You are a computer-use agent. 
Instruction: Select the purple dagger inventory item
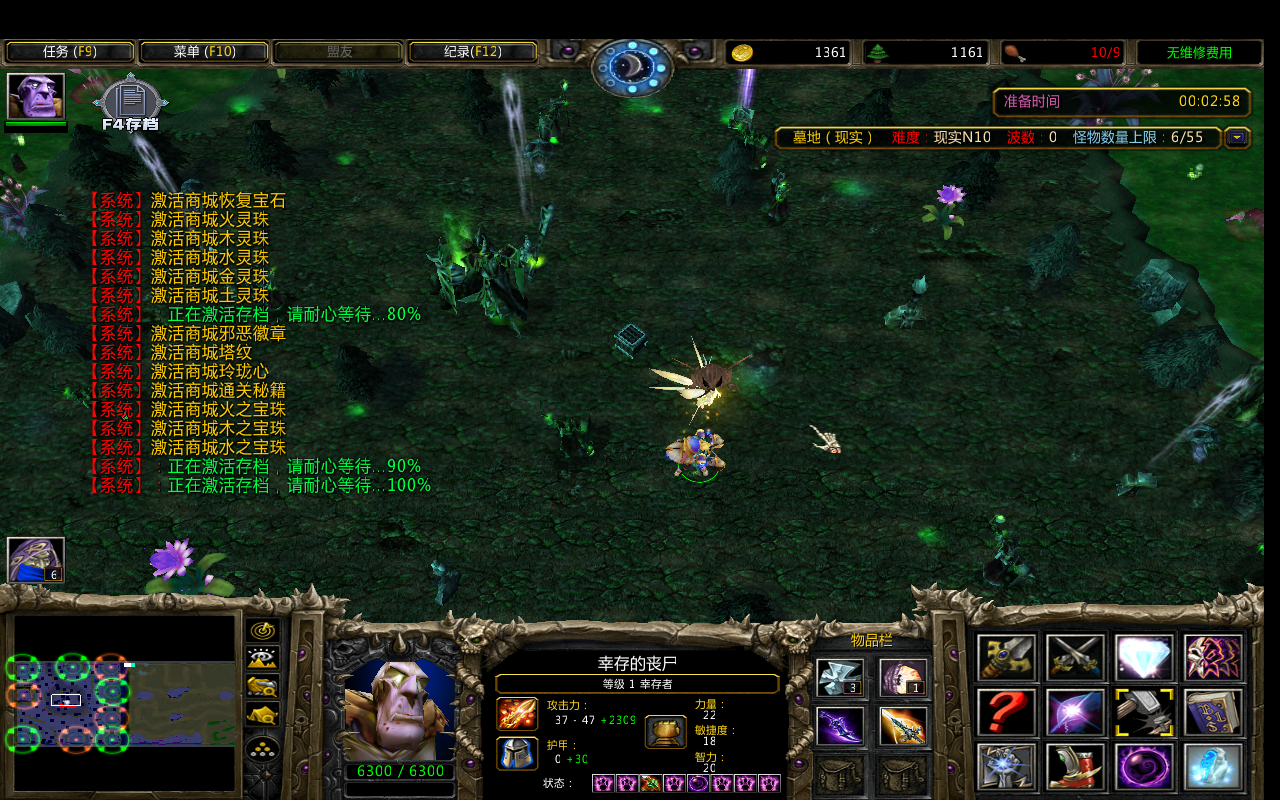[x=840, y=726]
